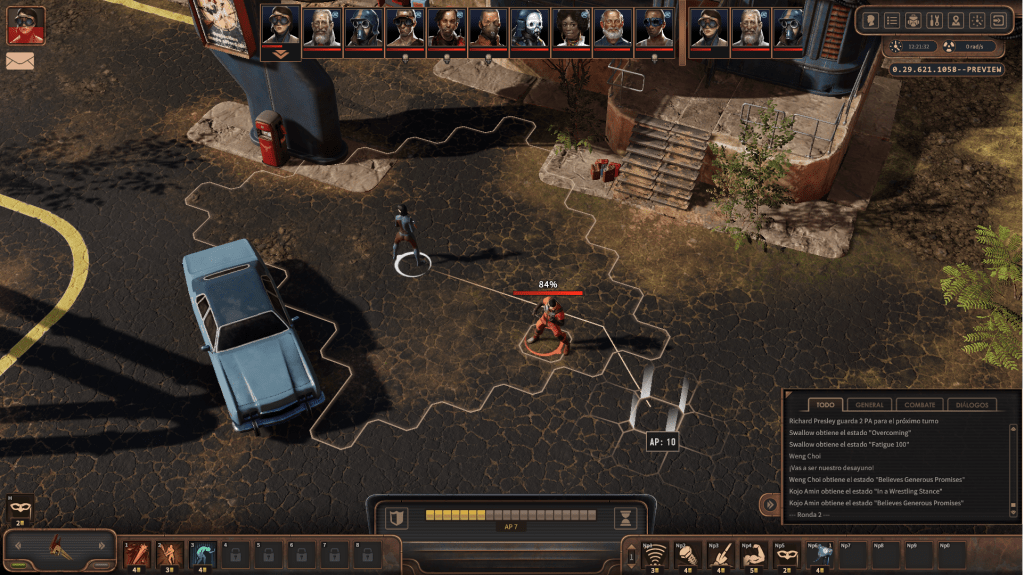Open the envelope messages icon

(19, 60)
